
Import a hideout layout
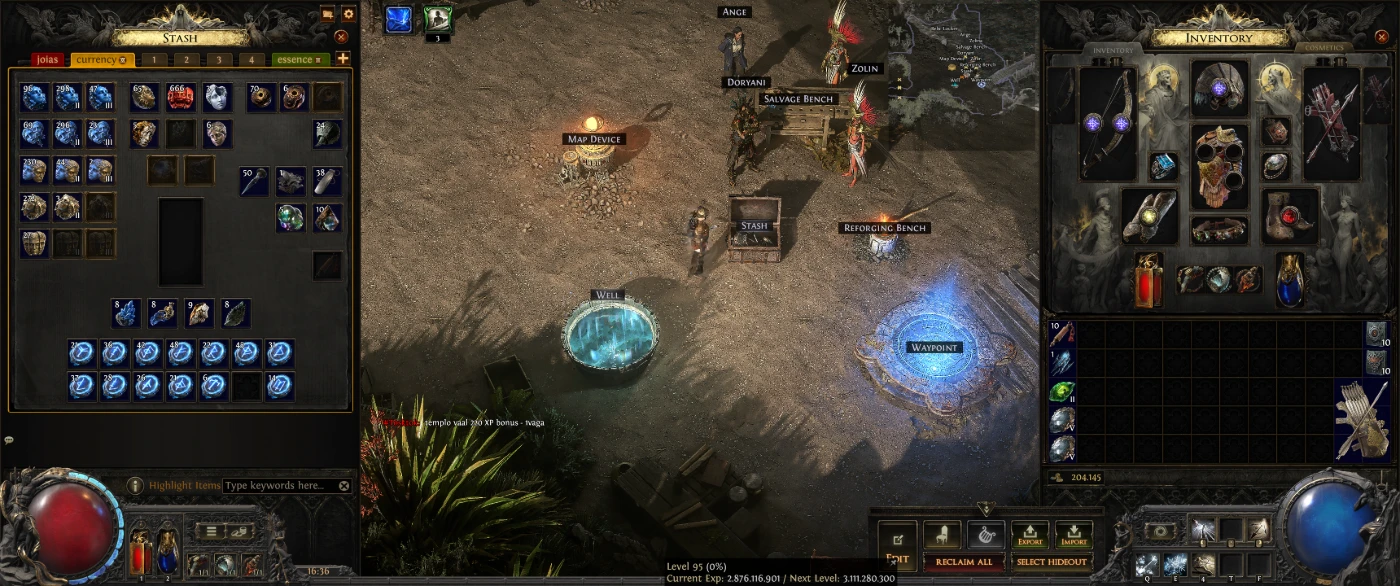(x=1074, y=536)
